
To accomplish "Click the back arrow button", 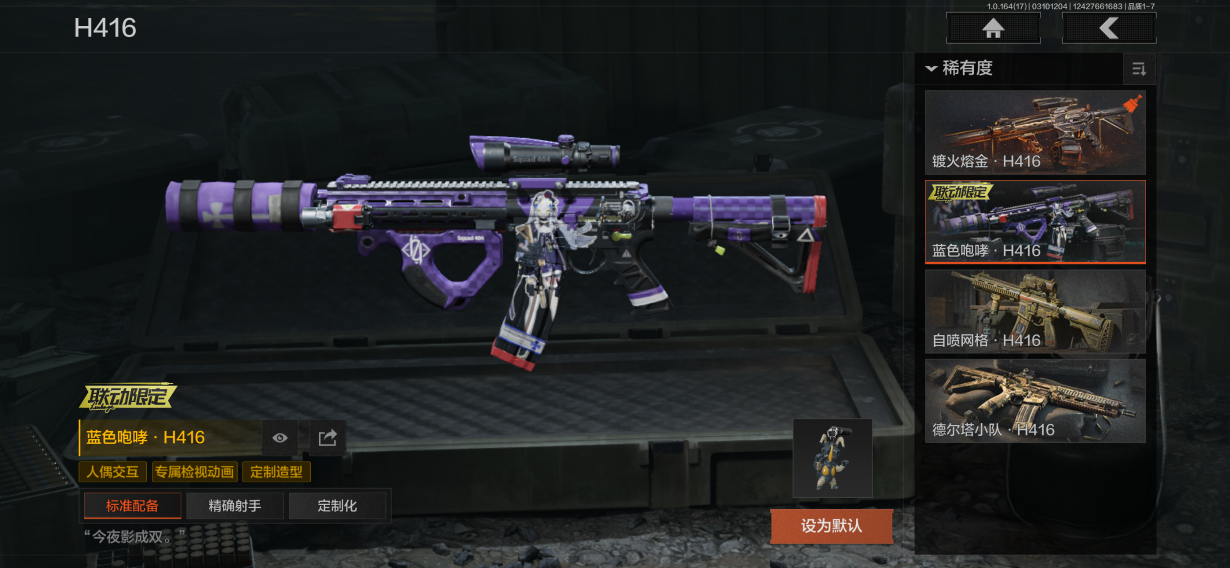I will (x=1109, y=29).
